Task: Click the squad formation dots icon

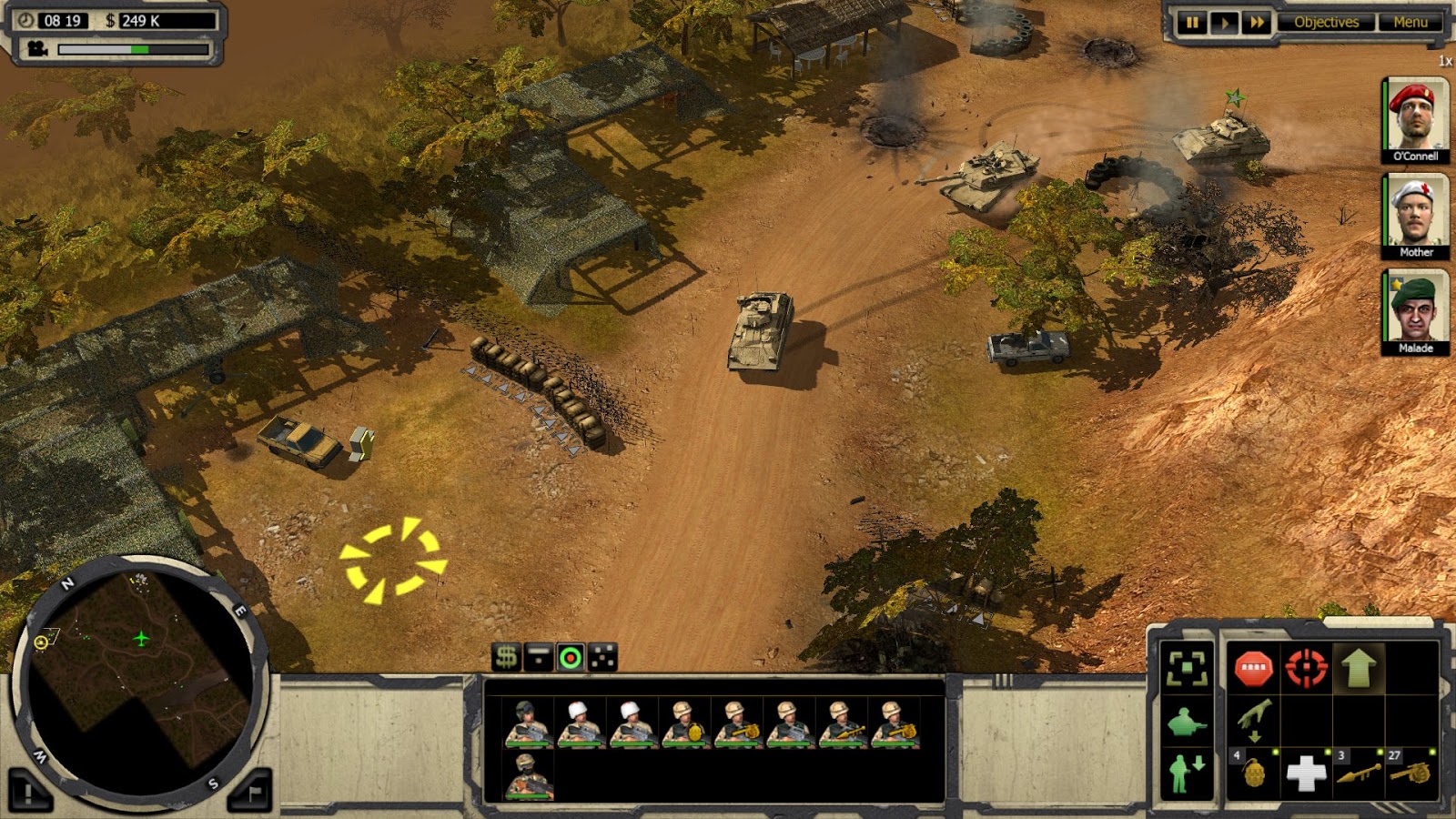Action: (x=602, y=656)
